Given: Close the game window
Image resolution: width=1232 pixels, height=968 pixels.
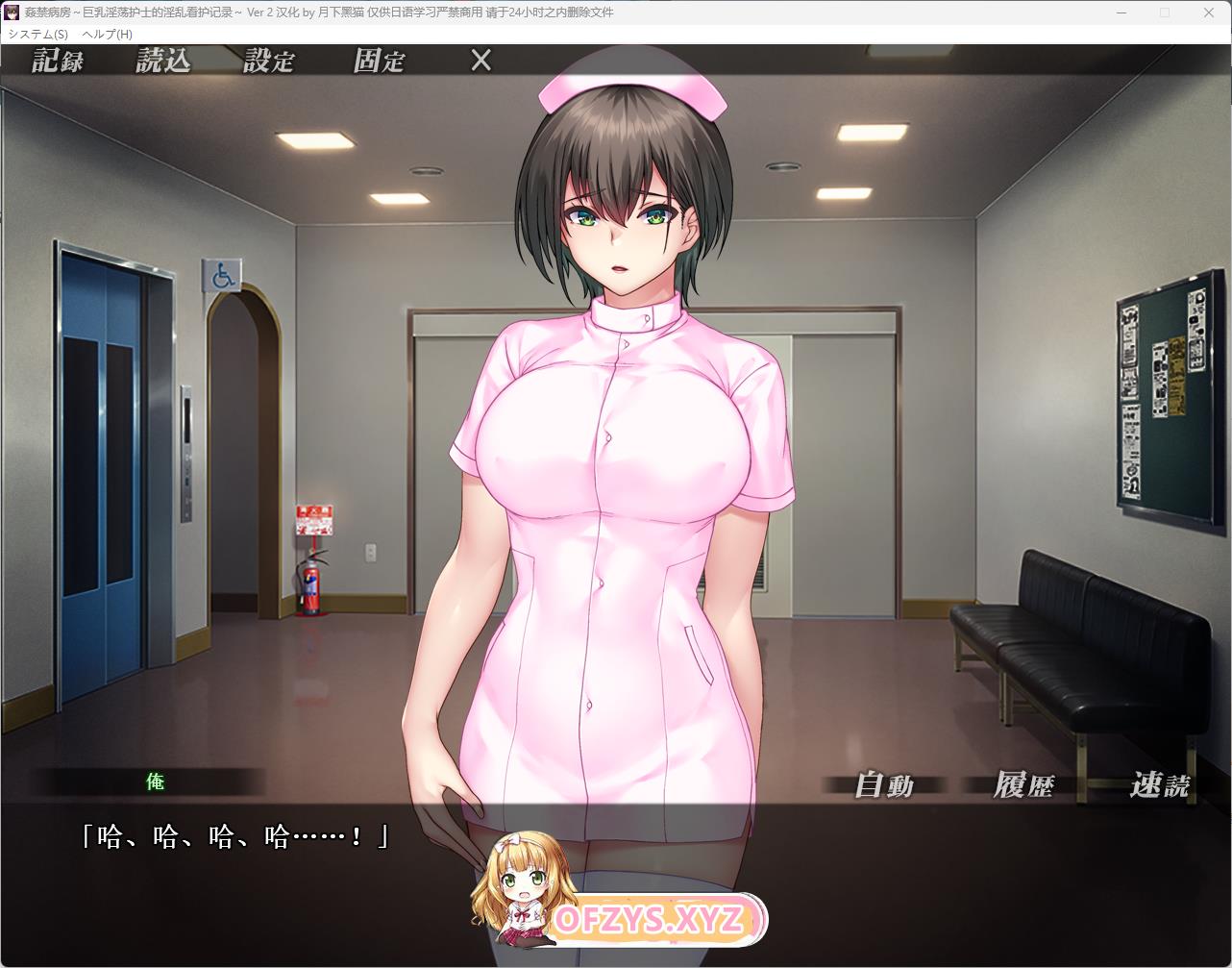Looking at the screenshot, I should click(x=1209, y=12).
